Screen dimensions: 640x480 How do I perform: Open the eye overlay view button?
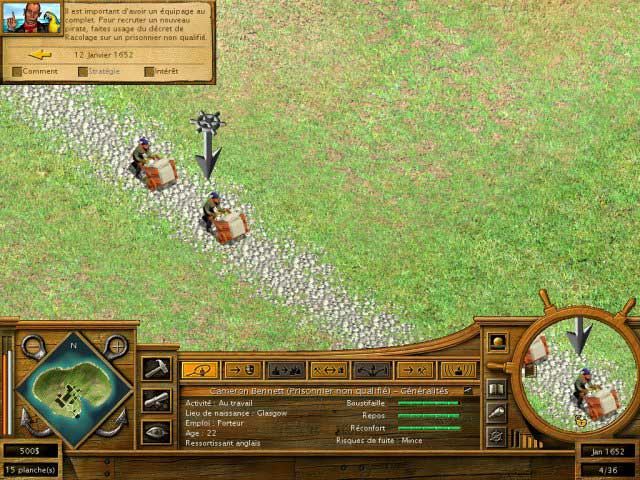pos(156,432)
